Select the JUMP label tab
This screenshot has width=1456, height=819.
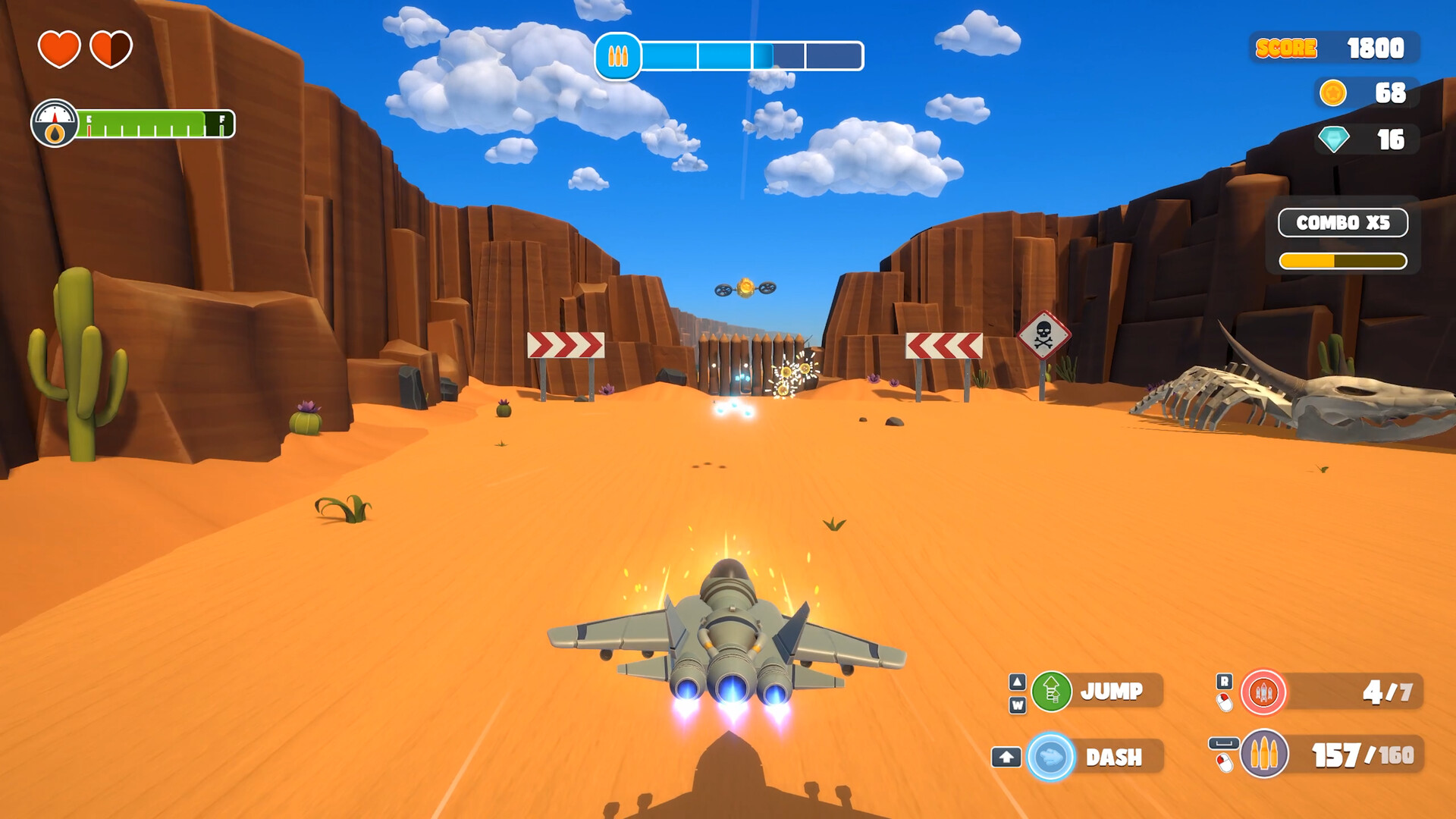[x=1112, y=691]
